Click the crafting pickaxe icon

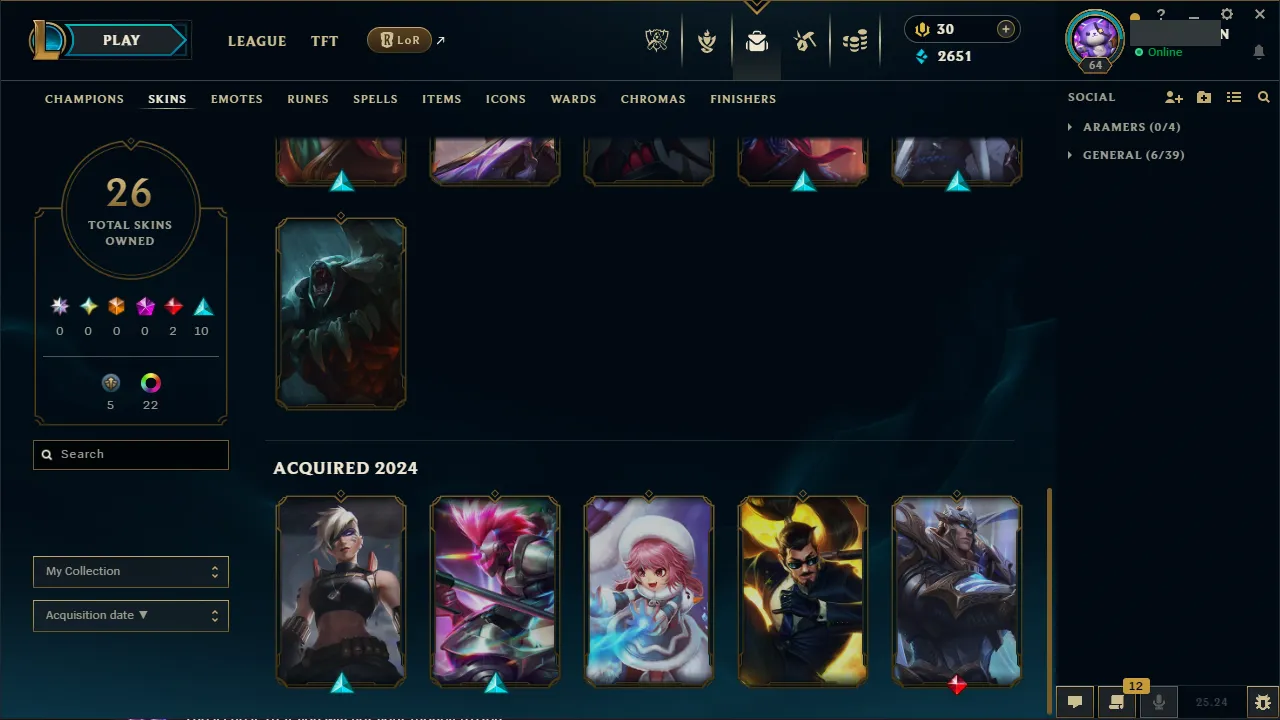[805, 40]
